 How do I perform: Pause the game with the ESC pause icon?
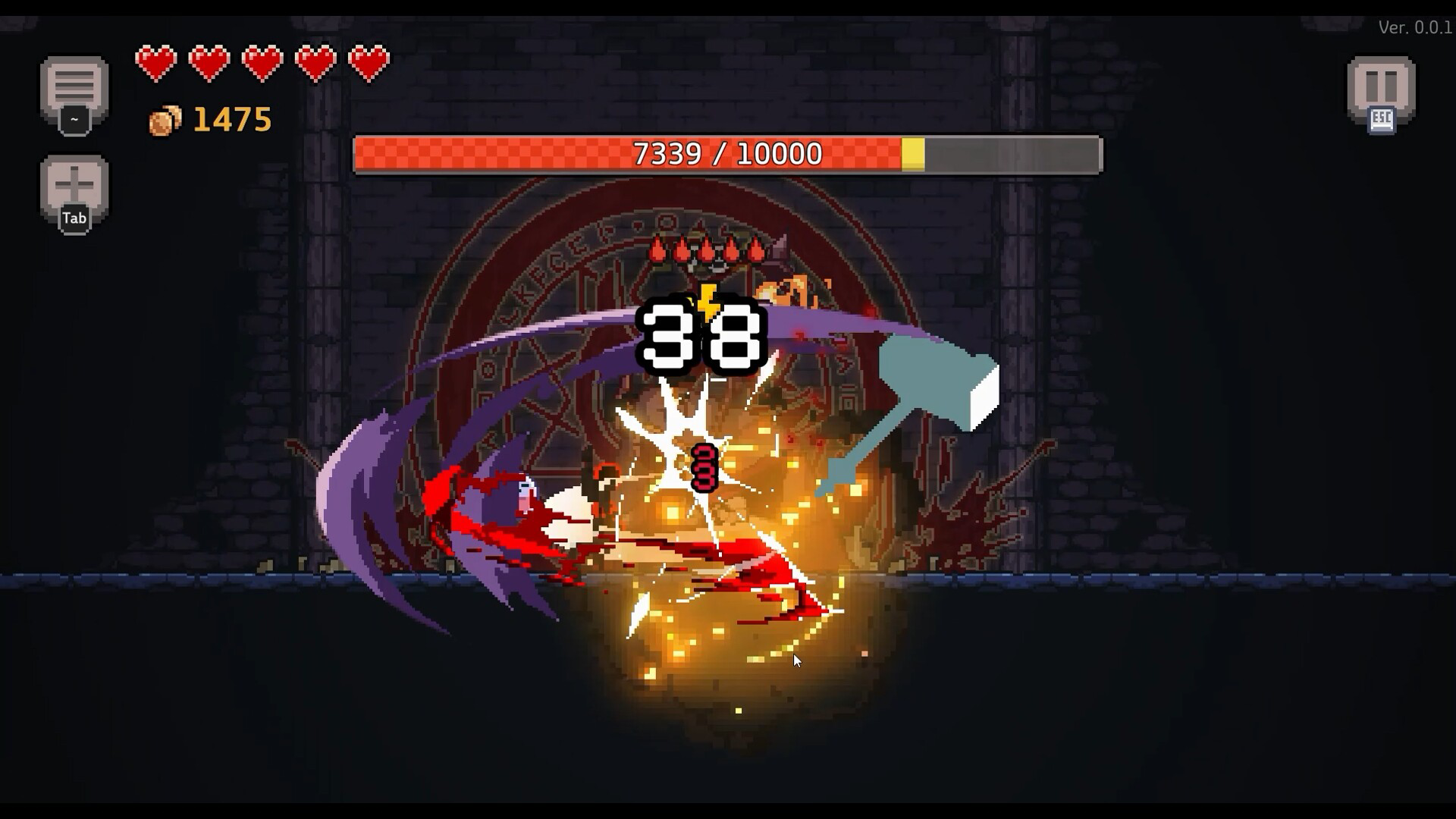(x=1382, y=85)
